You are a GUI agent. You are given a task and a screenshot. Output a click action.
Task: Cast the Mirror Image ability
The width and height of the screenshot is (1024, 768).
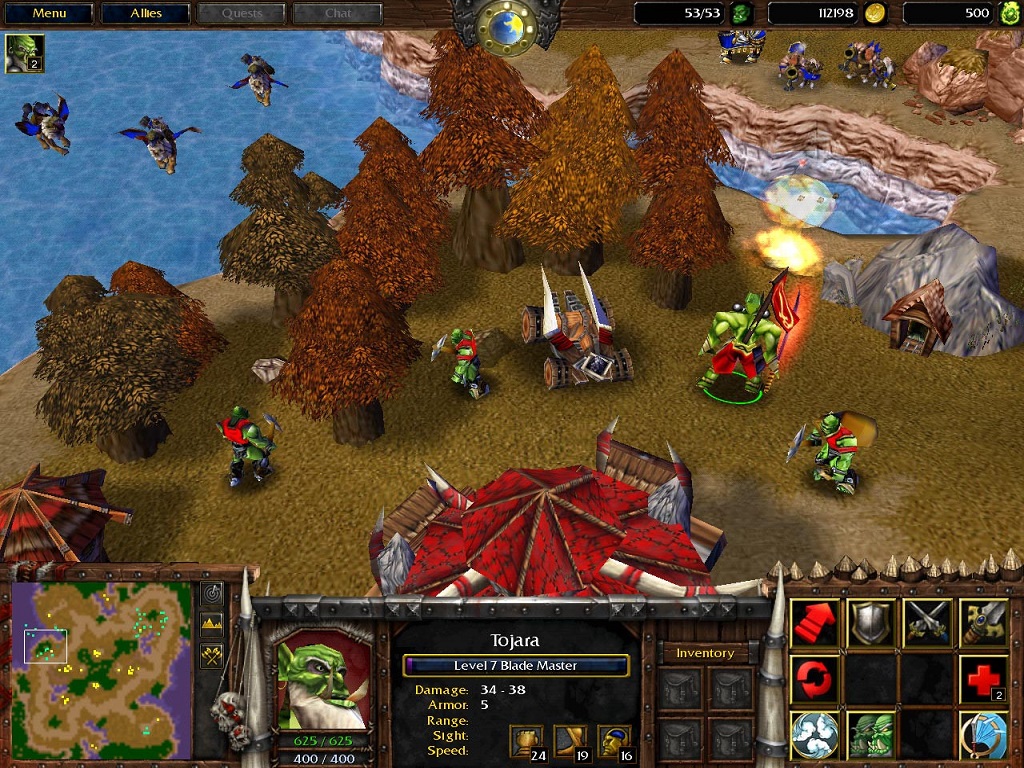871,736
